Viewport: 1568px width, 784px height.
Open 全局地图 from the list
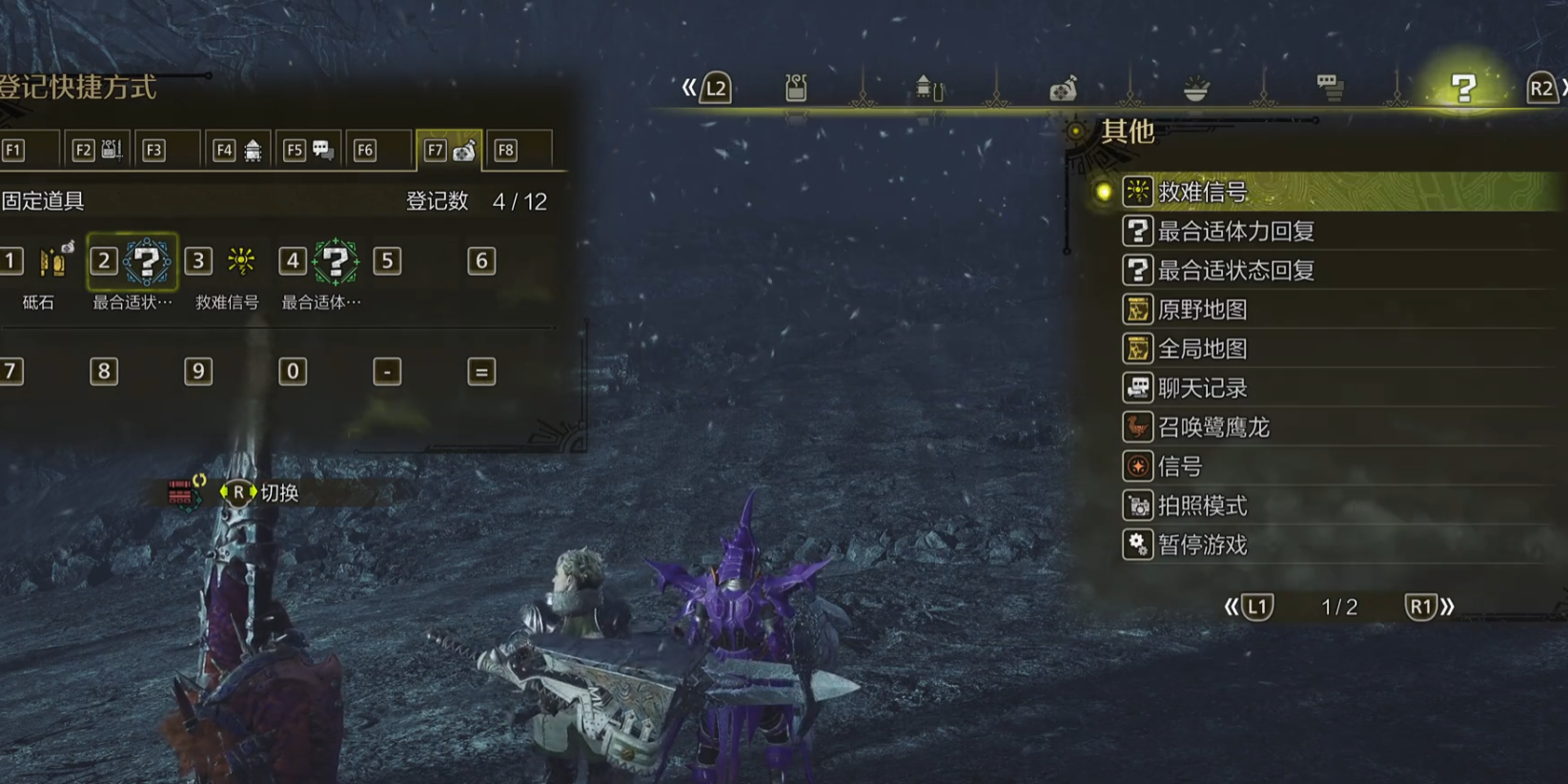[1202, 348]
